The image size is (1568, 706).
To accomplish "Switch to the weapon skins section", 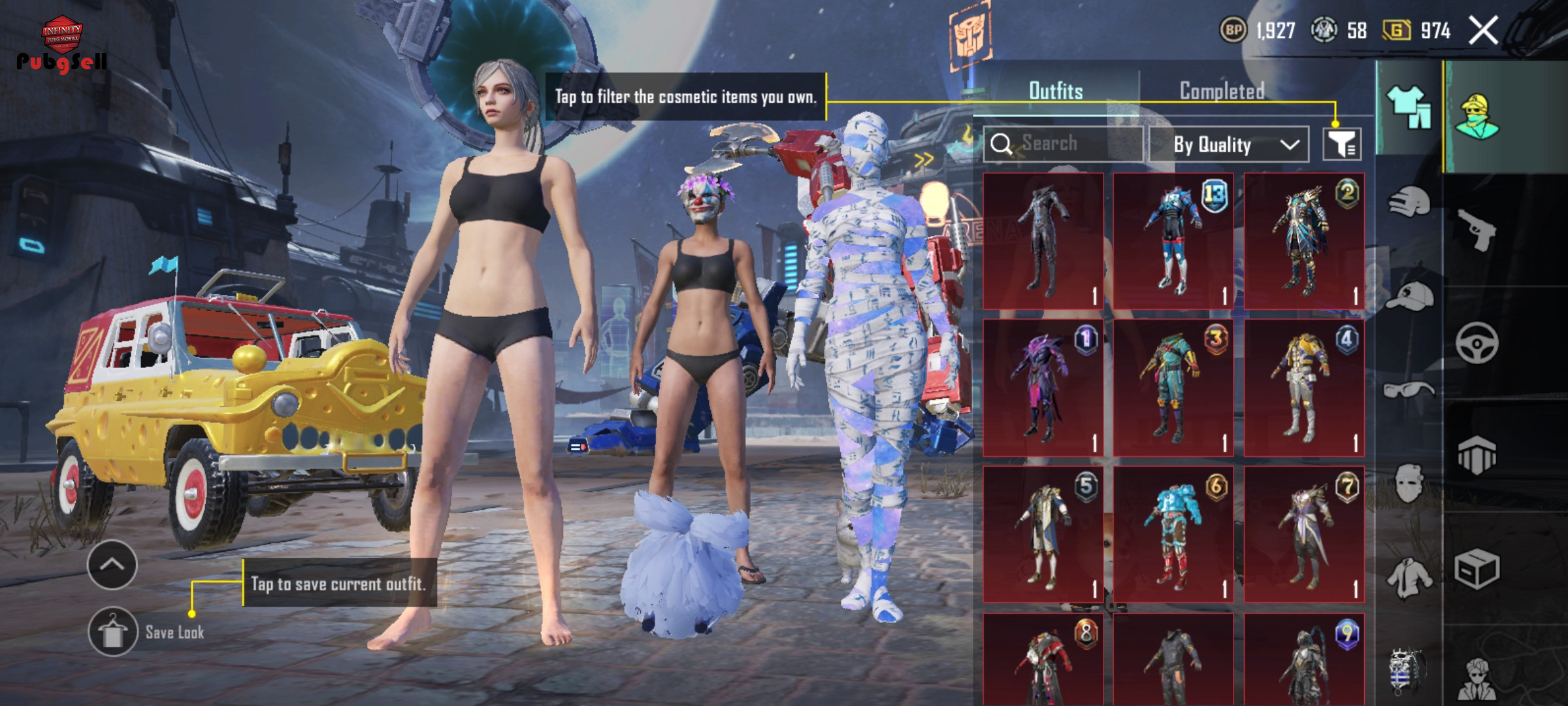I will coord(1477,229).
